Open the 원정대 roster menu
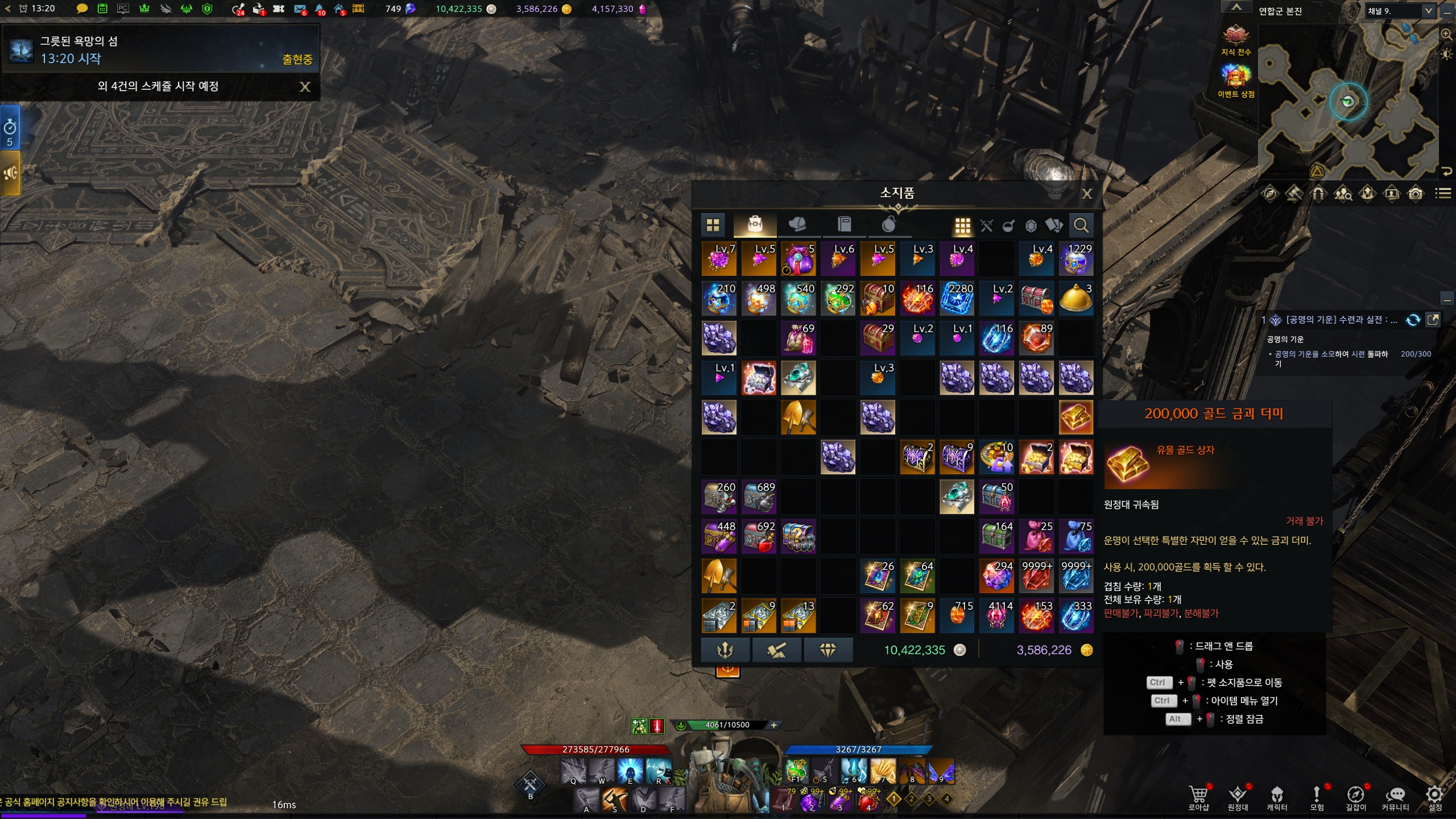This screenshot has width=1456, height=819. click(x=1238, y=796)
